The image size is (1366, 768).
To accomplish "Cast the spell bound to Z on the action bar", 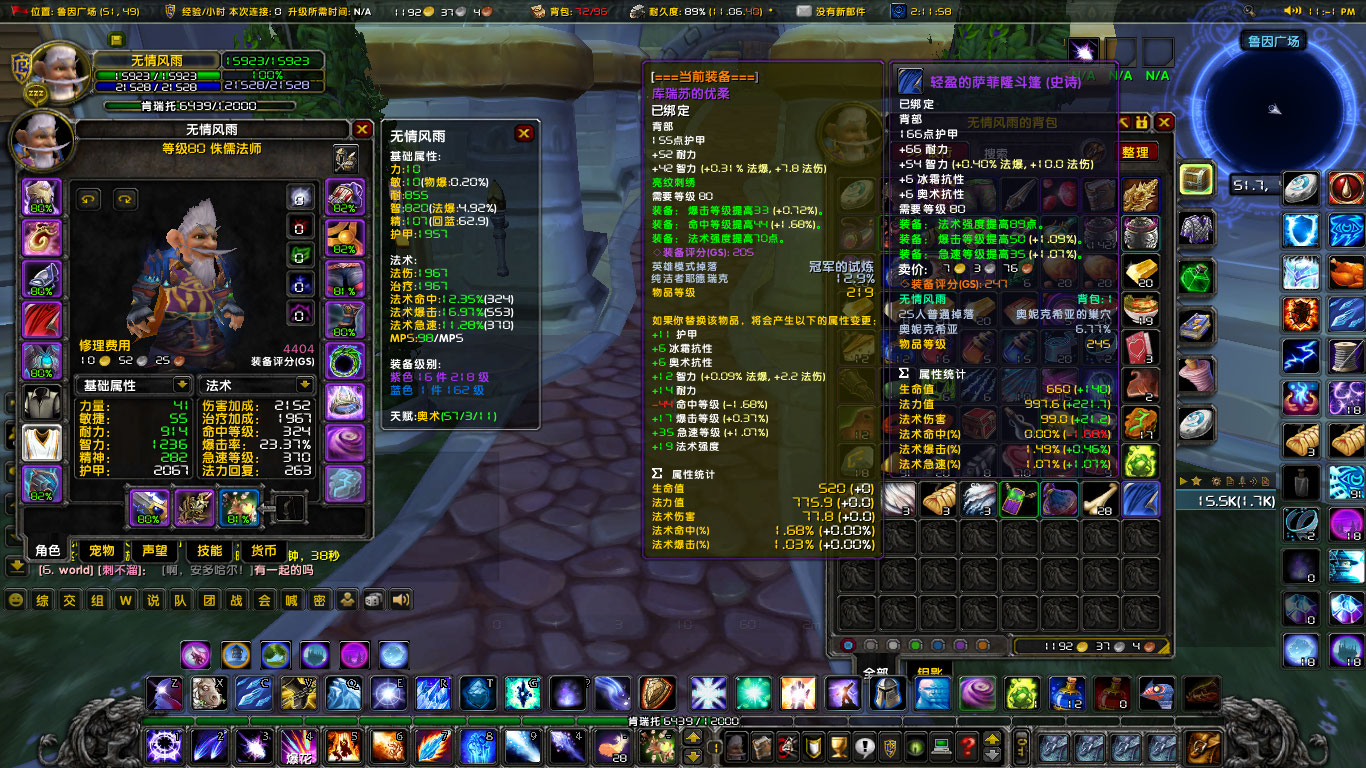I will pos(164,690).
